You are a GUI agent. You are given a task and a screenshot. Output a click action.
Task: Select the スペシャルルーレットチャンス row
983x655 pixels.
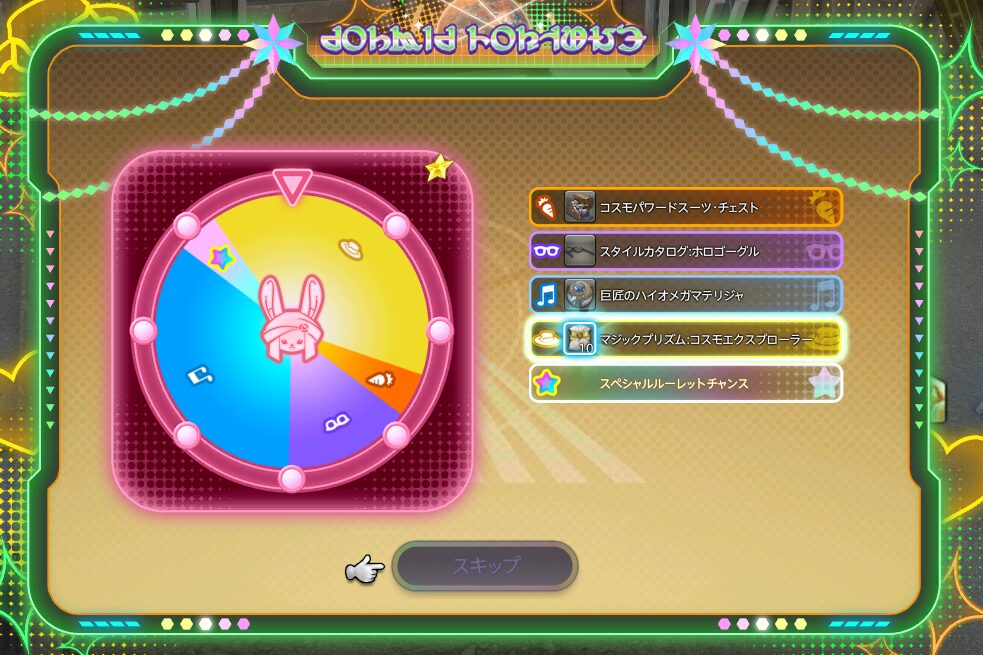(685, 383)
